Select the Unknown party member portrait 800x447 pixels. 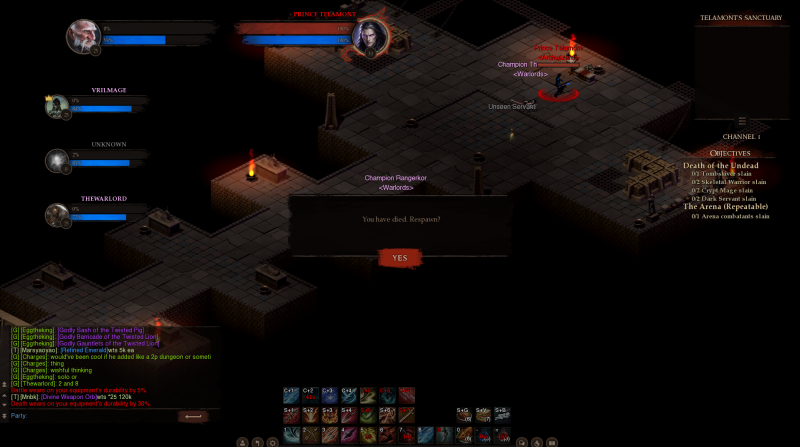pyautogui.click(x=56, y=161)
